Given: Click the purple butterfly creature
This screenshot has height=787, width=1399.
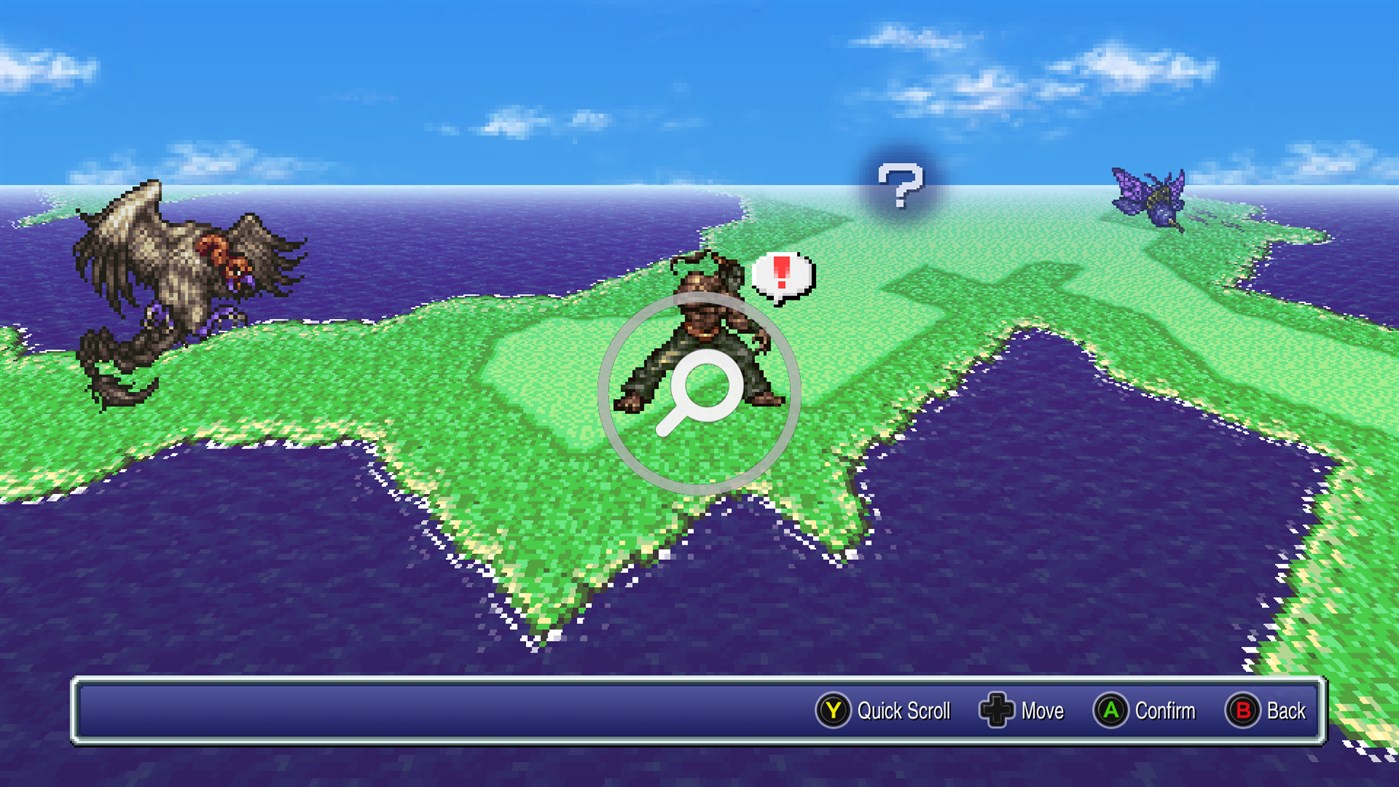Looking at the screenshot, I should coord(1150,195).
